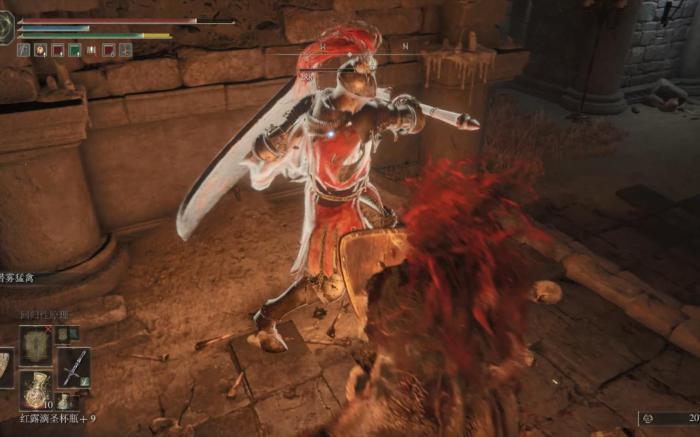Select the left-hand shield equipment slot

point(5,367)
